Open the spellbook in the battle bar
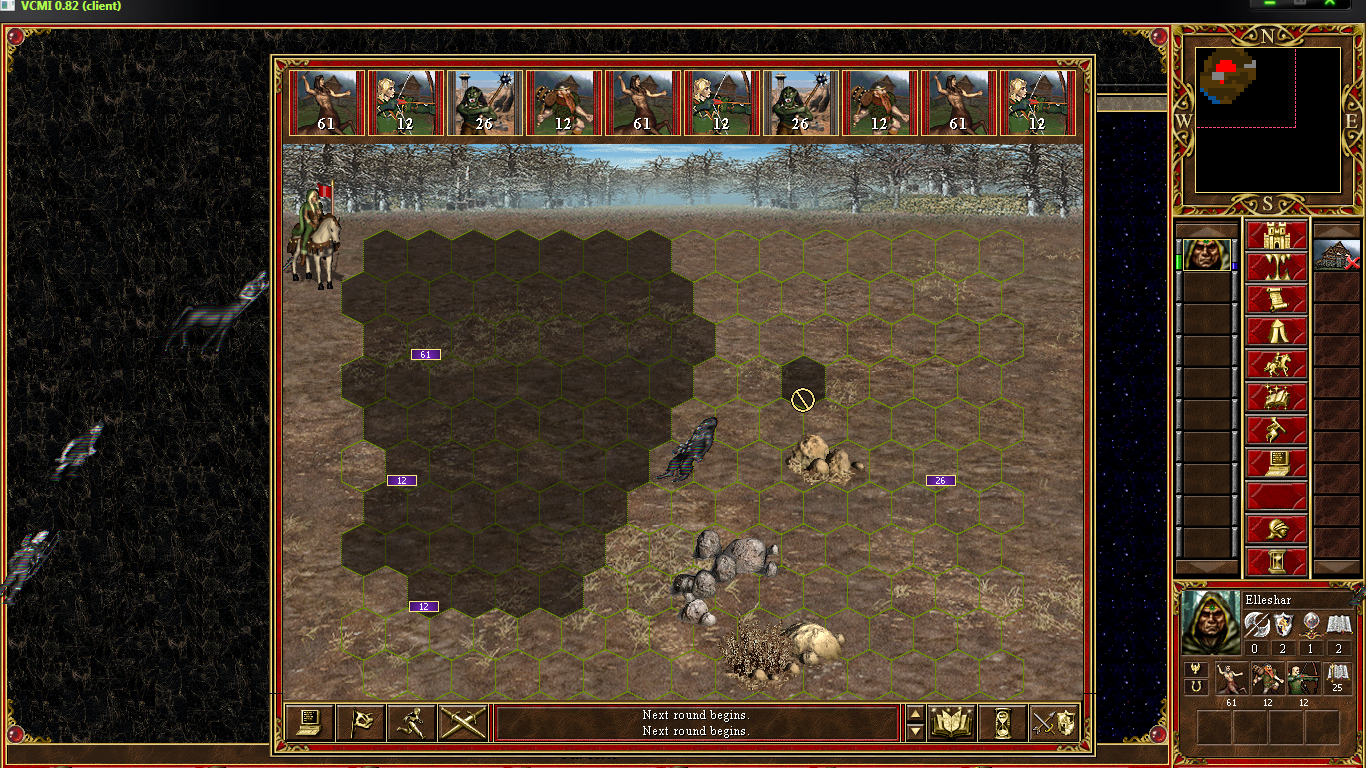 pos(952,722)
